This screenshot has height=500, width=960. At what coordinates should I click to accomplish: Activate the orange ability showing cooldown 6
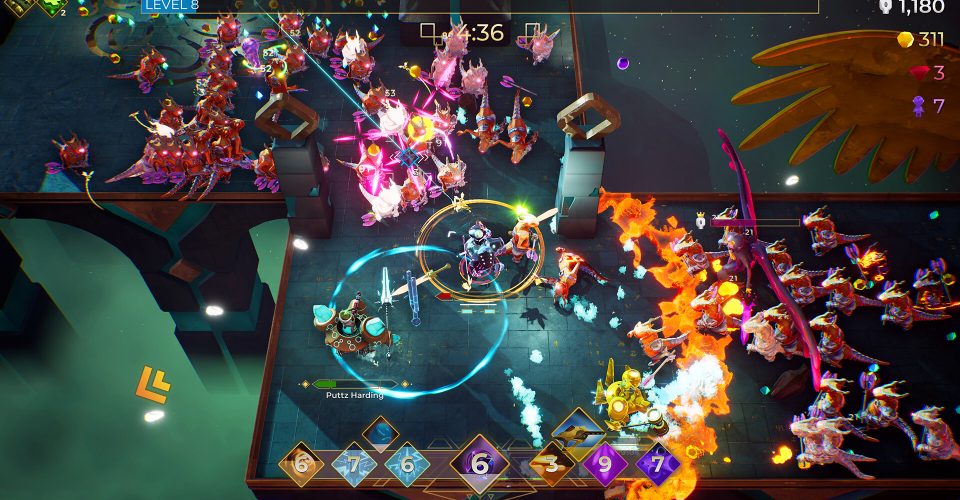tap(299, 465)
